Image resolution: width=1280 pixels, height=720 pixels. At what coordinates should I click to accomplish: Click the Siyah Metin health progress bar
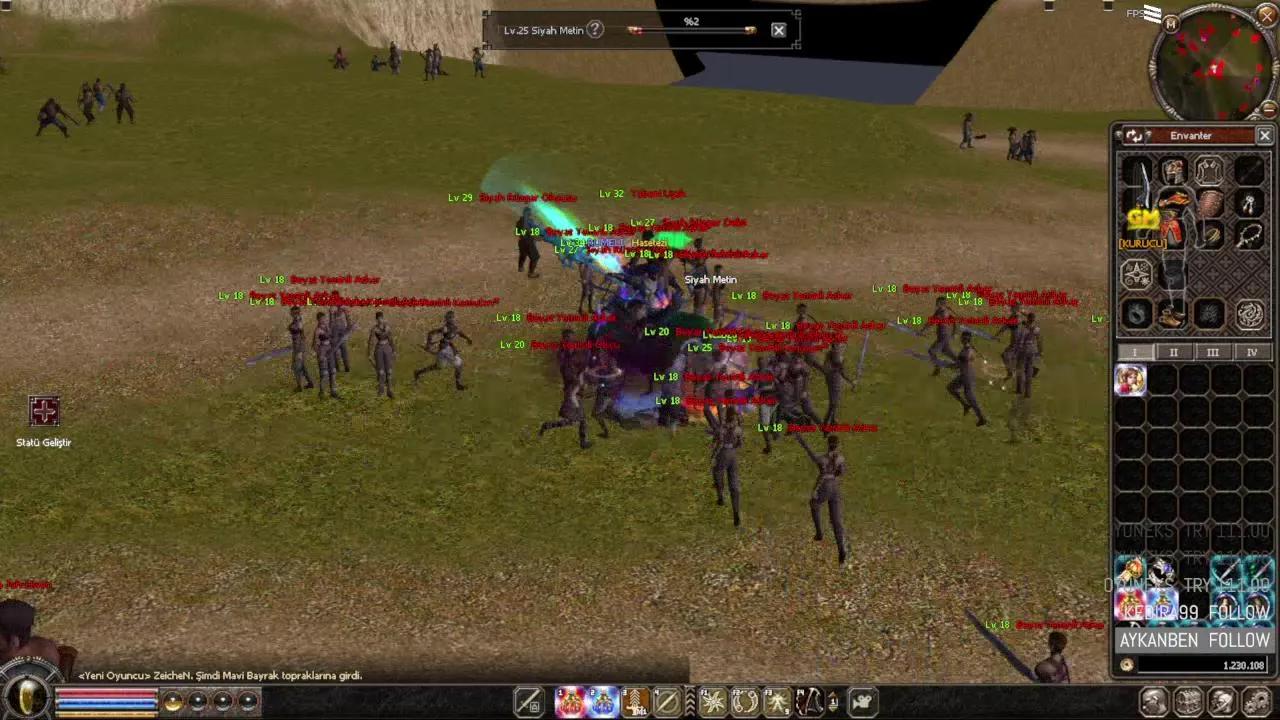(690, 30)
